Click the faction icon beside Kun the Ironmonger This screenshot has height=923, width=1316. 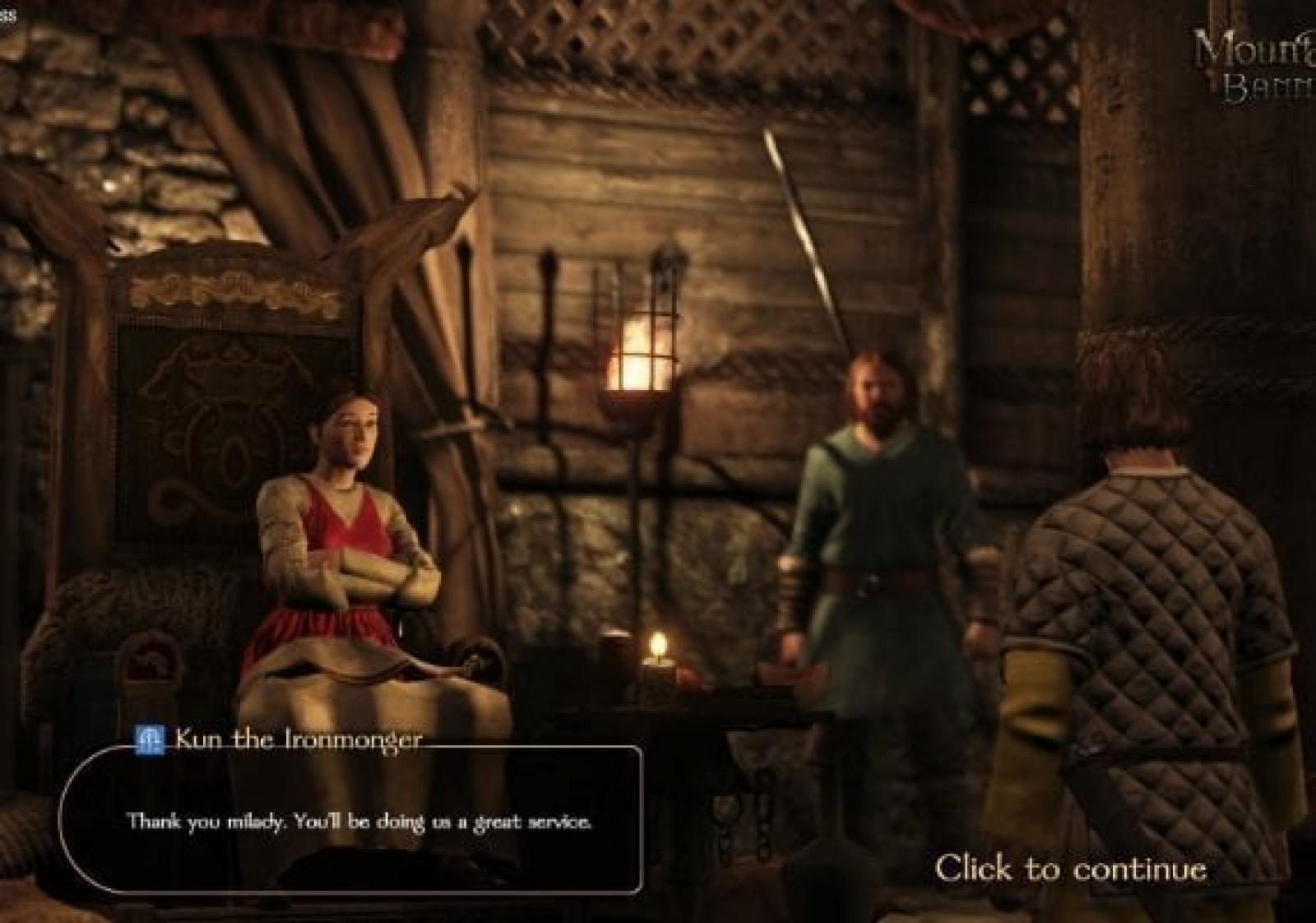(x=151, y=740)
